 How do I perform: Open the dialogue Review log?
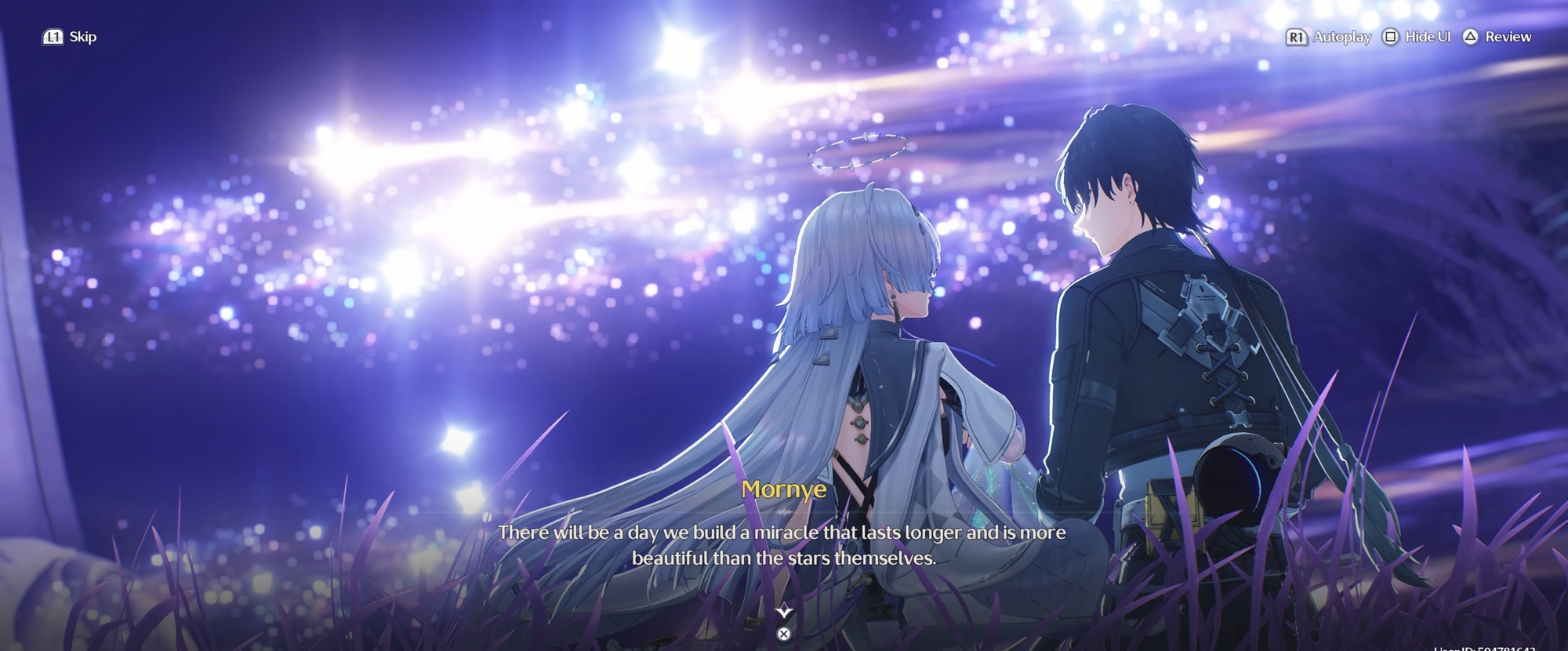tap(1497, 37)
